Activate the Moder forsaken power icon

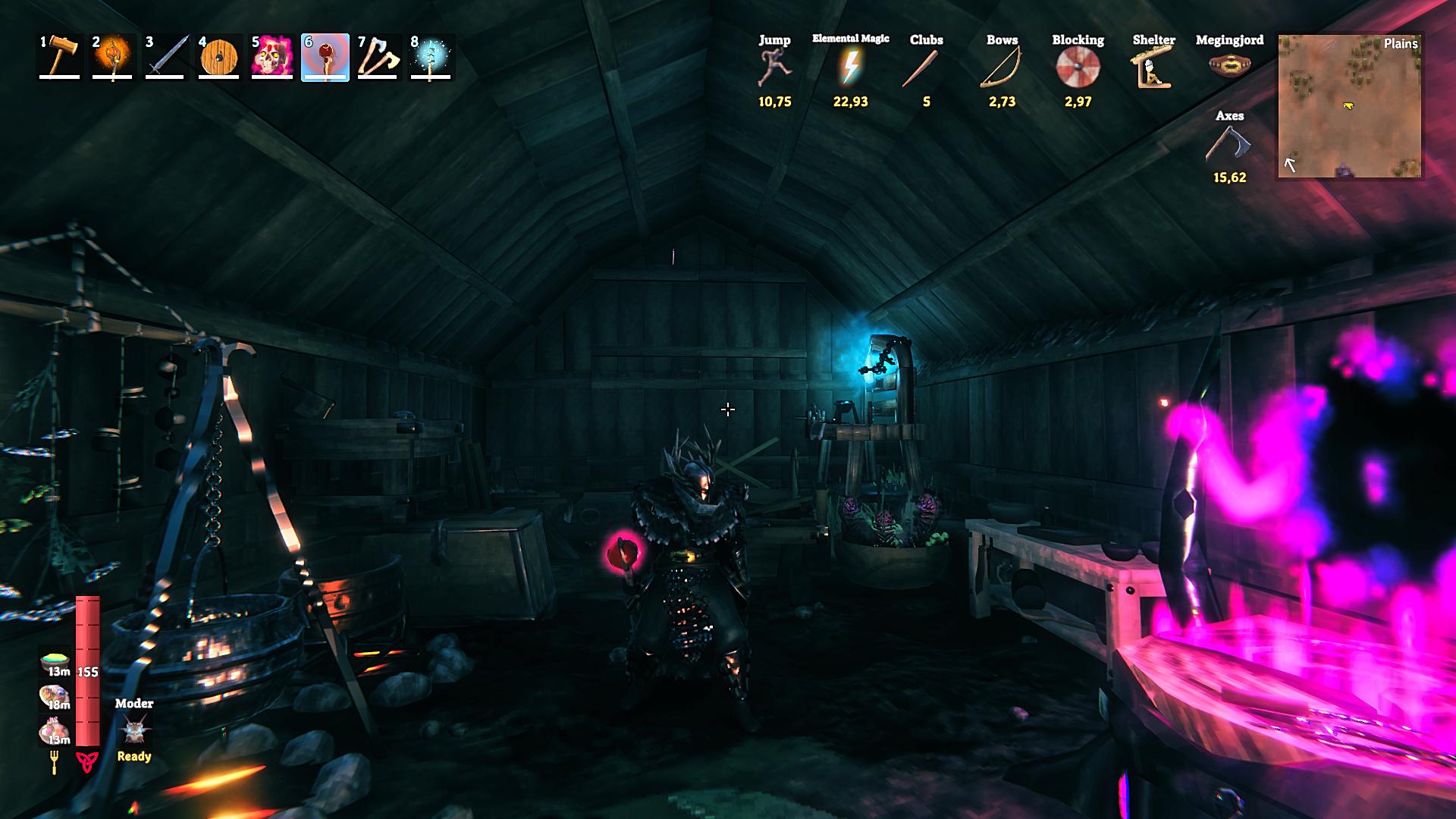(x=134, y=731)
